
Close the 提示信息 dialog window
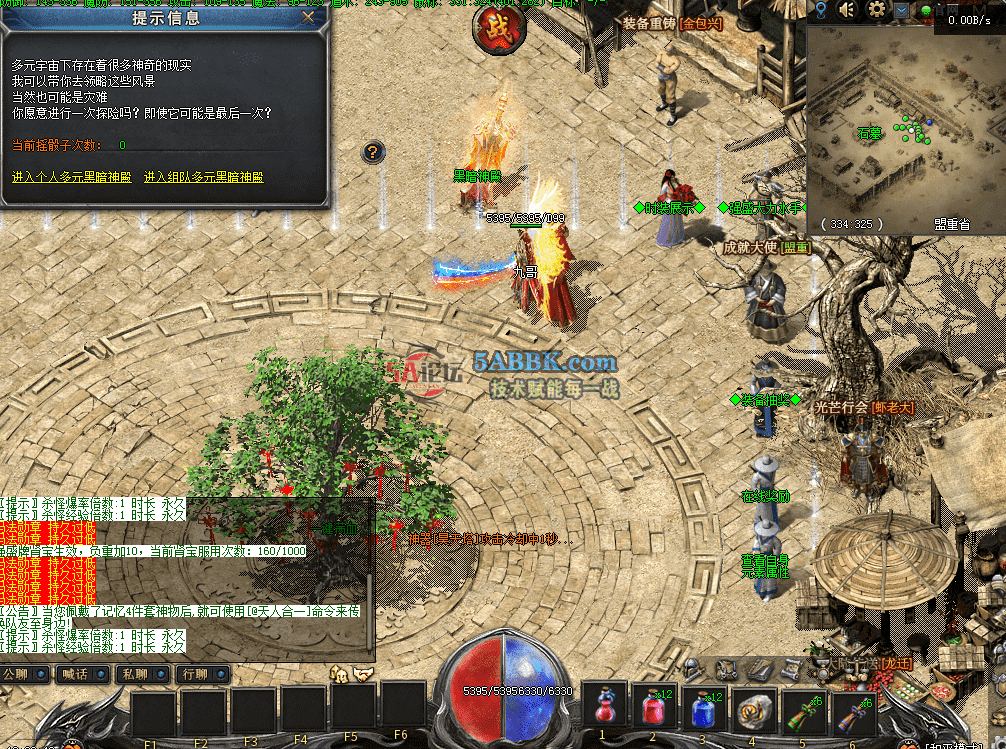tap(308, 17)
